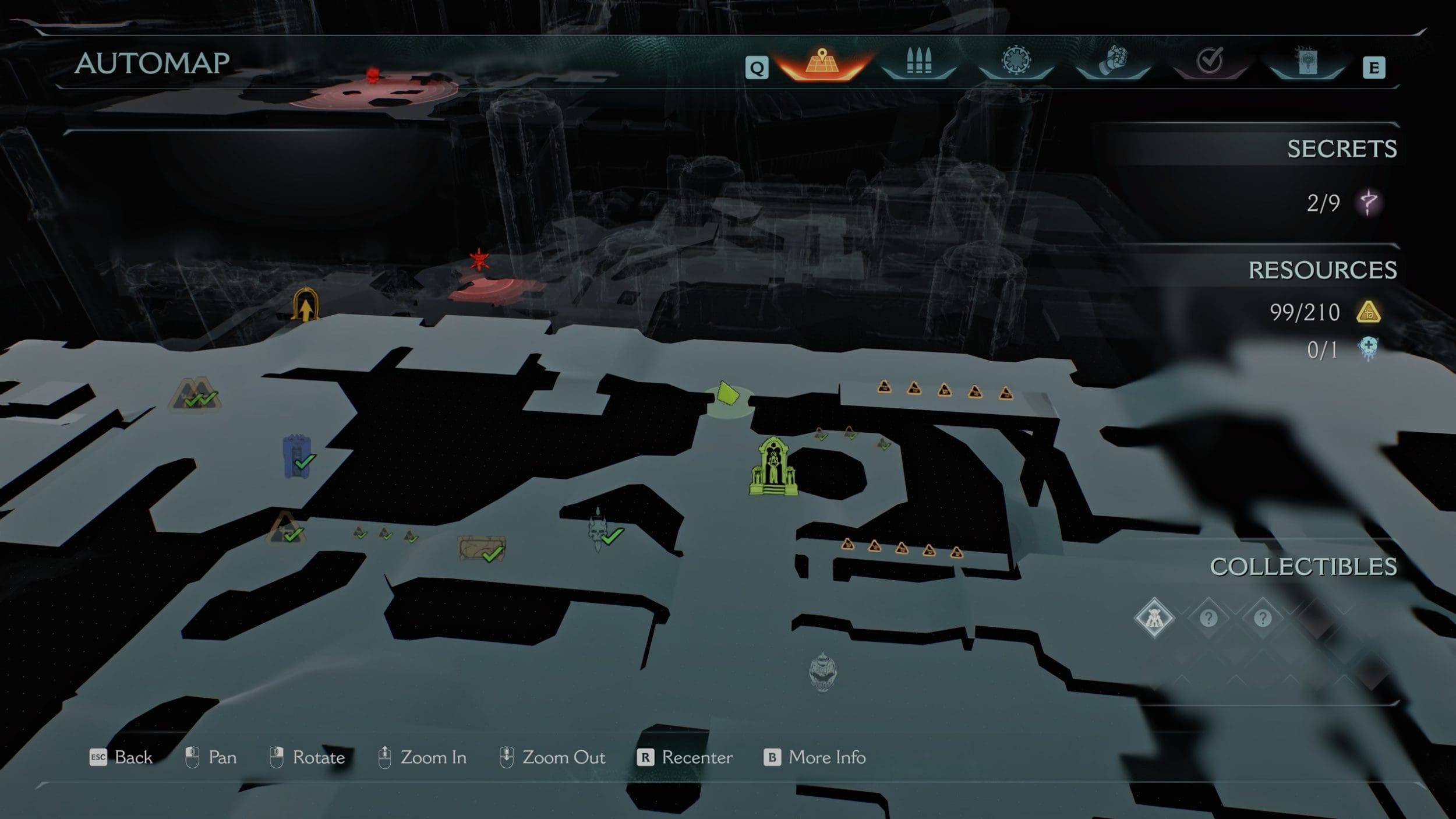Viewport: 1456px width, 819px height.
Task: Switch to the three bullets arsenal tab
Action: coord(919,62)
